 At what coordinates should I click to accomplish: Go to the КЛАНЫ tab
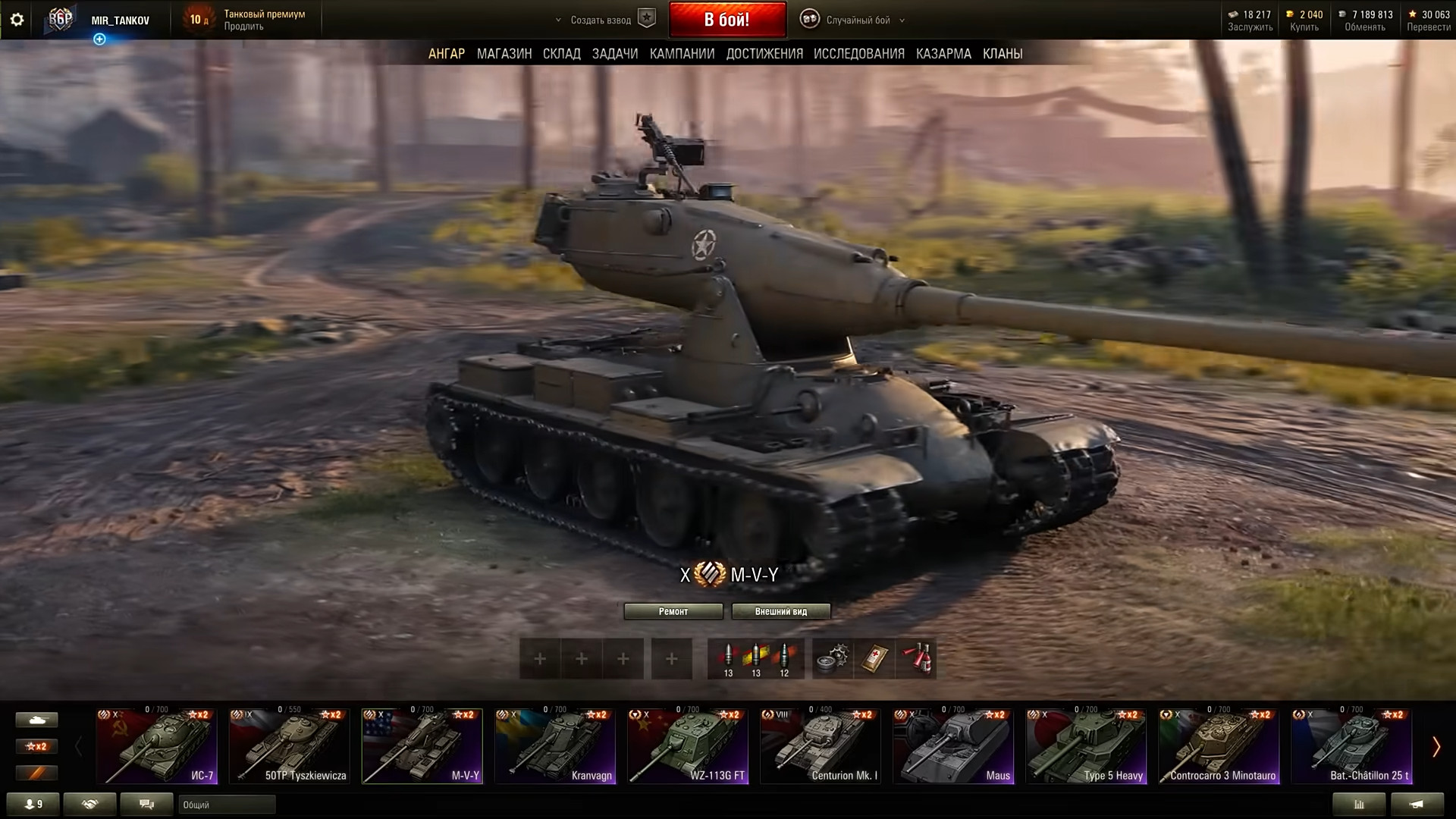1003,54
